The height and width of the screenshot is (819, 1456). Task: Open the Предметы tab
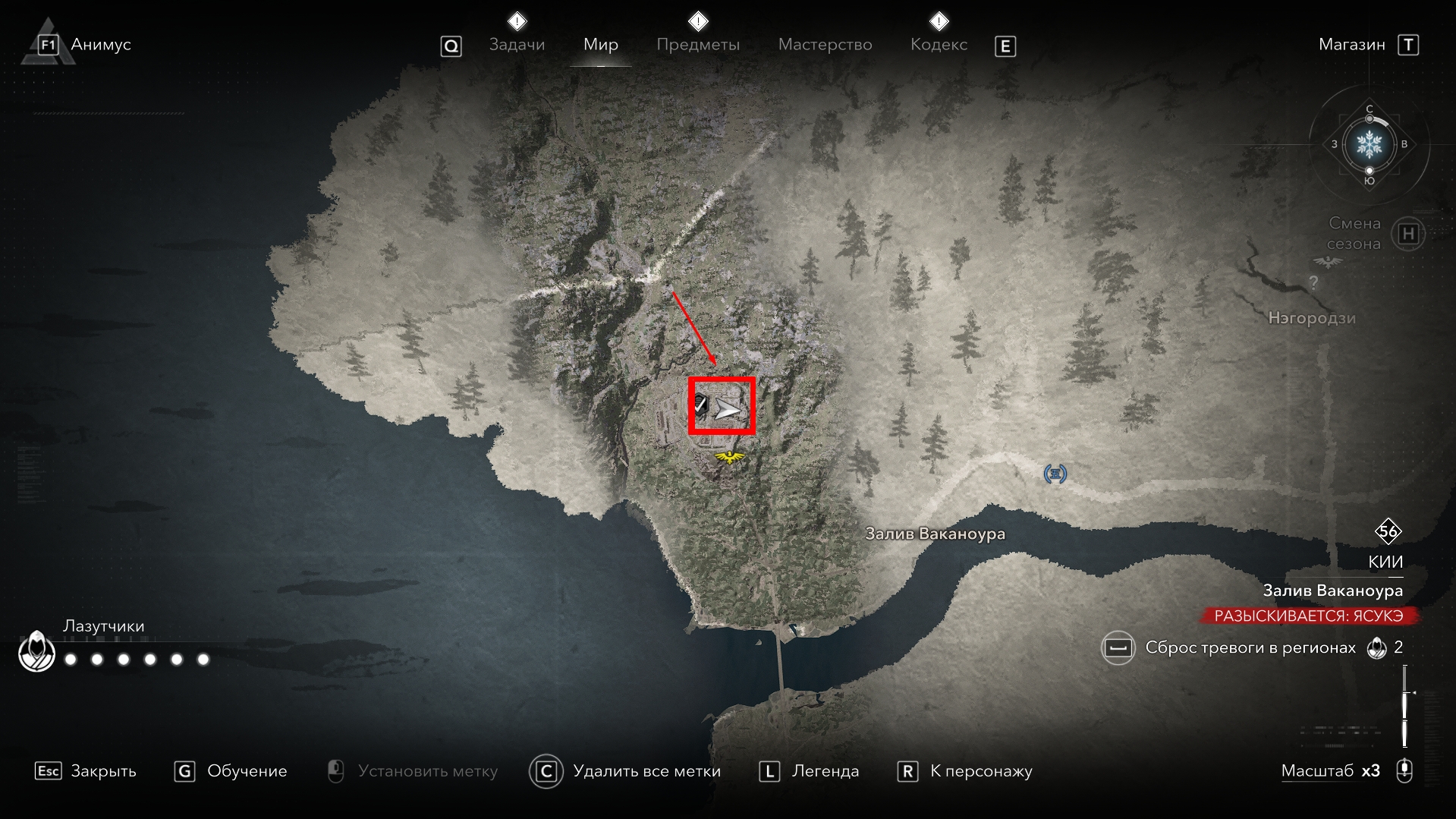(697, 45)
